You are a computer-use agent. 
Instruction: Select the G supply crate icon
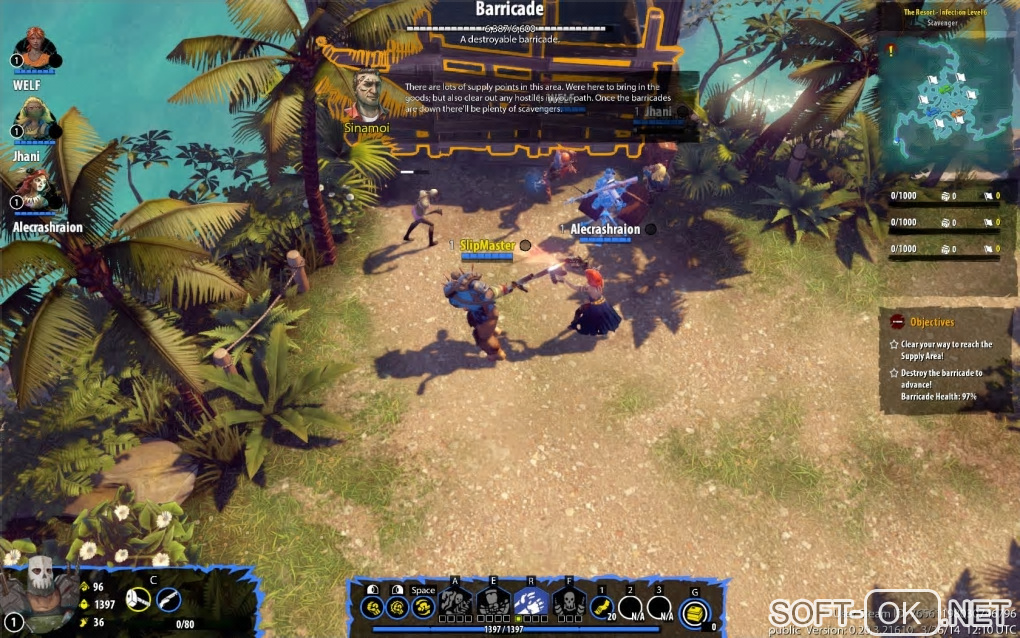point(696,612)
